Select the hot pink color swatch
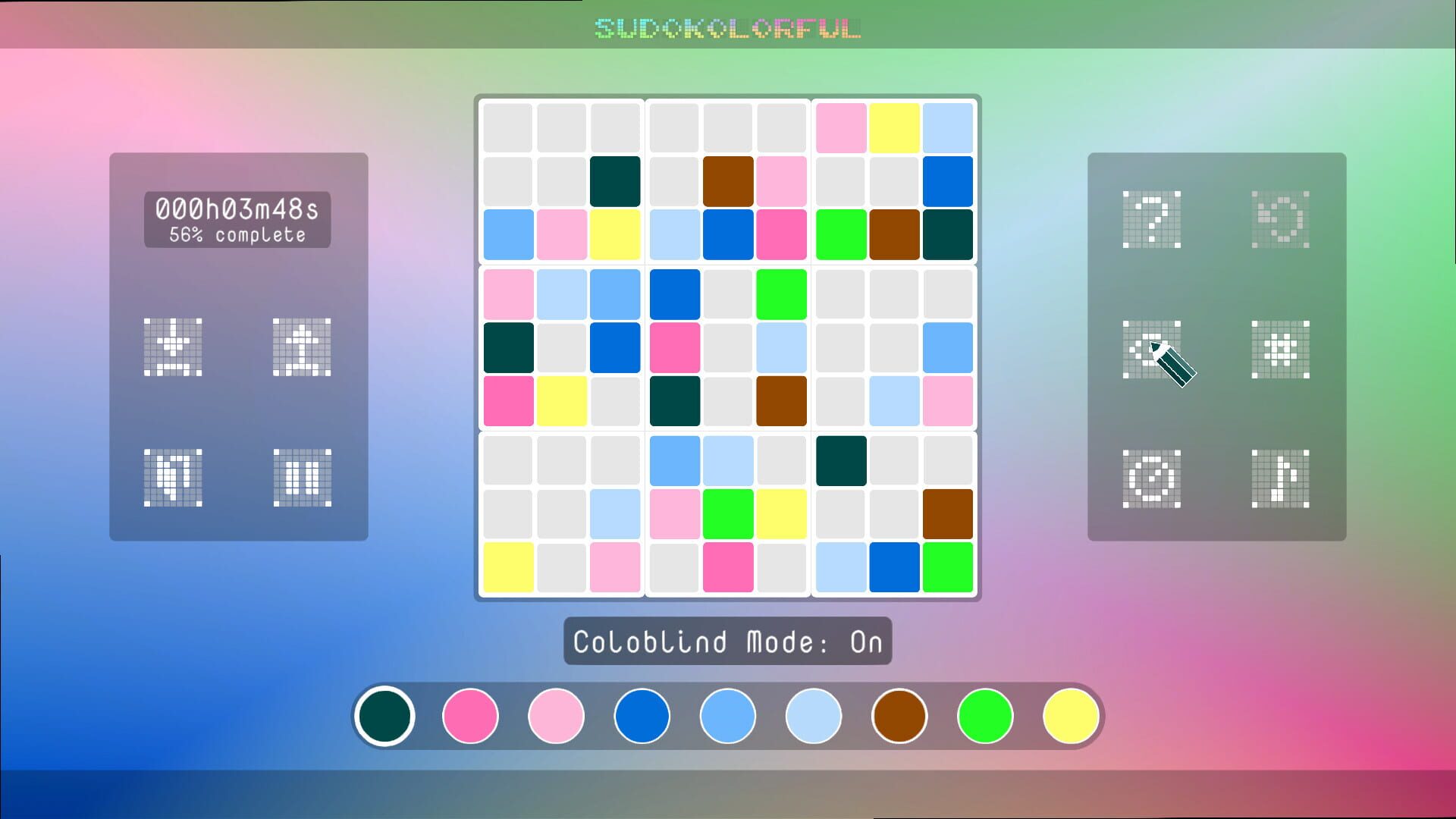The width and height of the screenshot is (1456, 819). 470,715
